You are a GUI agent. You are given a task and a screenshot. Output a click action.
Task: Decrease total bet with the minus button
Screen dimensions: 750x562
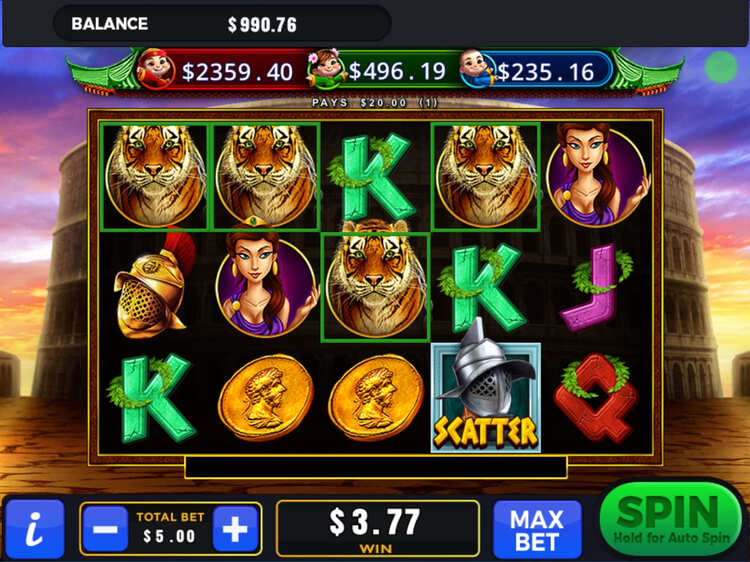tap(105, 529)
